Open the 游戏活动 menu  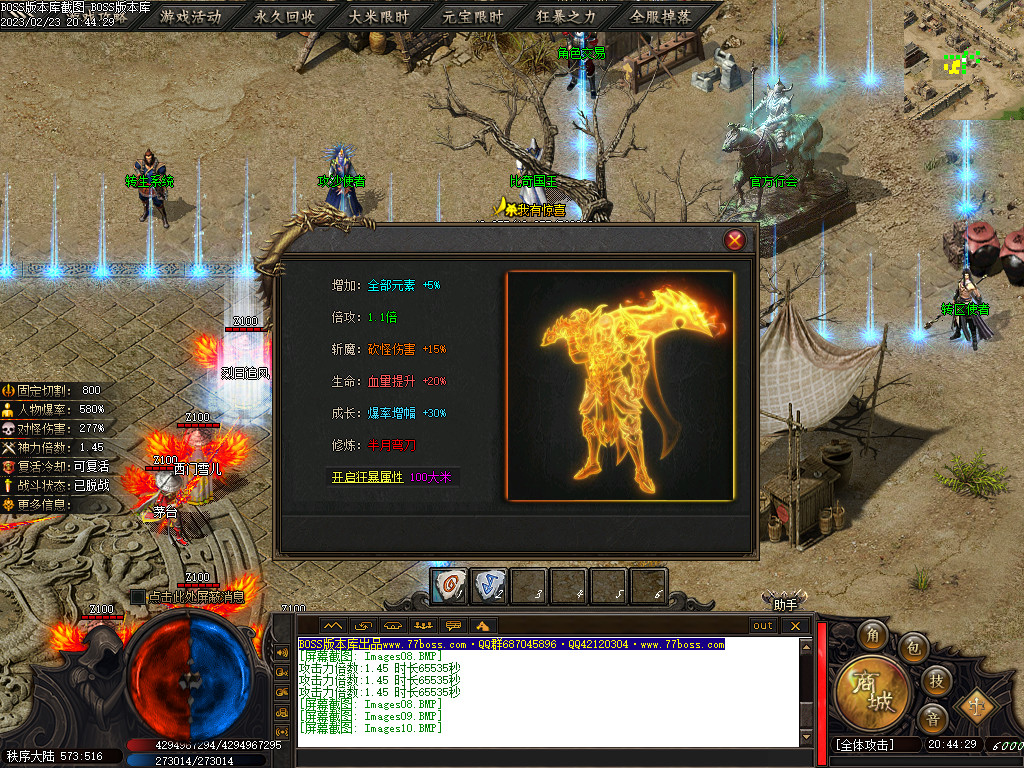(191, 17)
